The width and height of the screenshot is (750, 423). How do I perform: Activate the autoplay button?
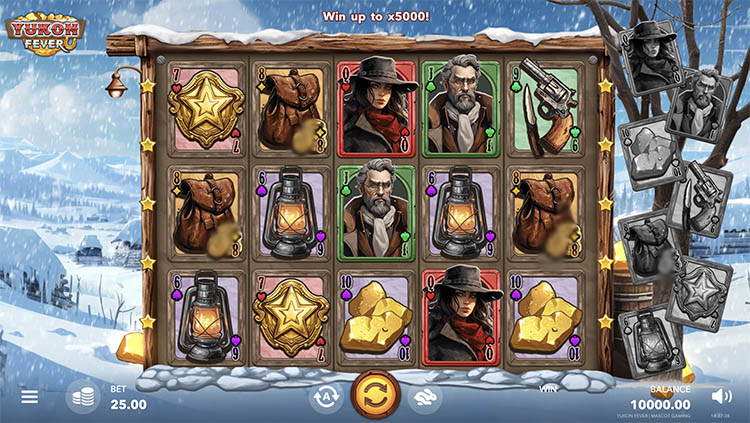[324, 397]
